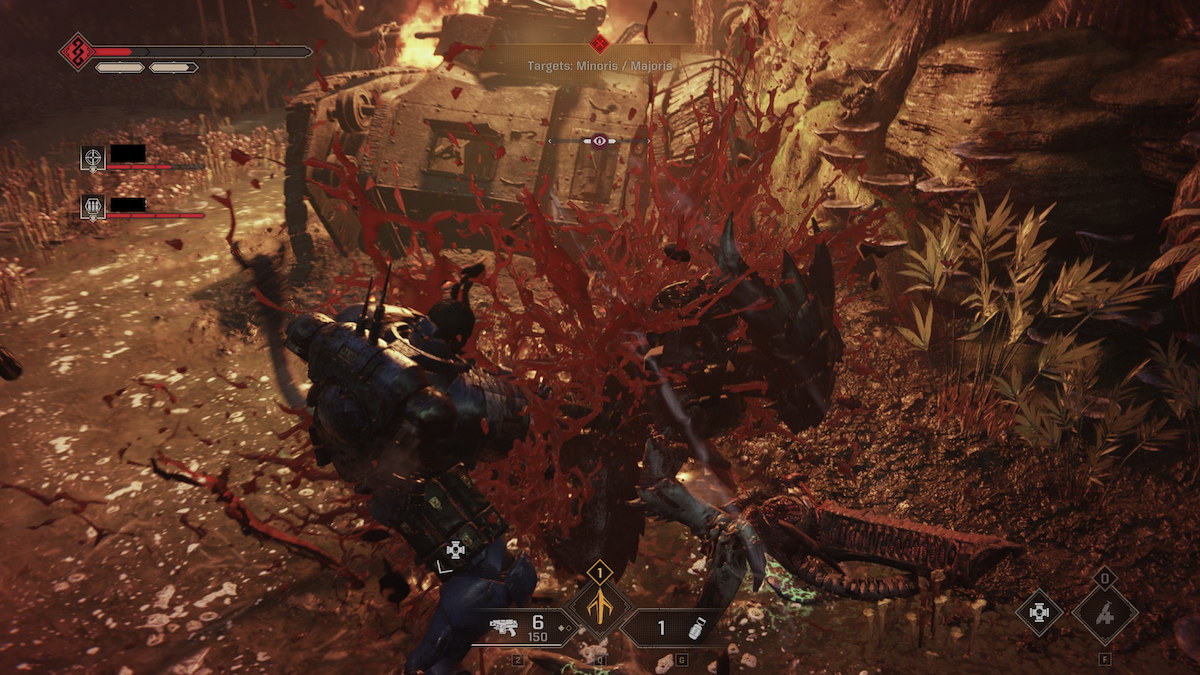Choose the grenade slot
Viewport: 1200px width, 675px height.
pyautogui.click(x=671, y=628)
